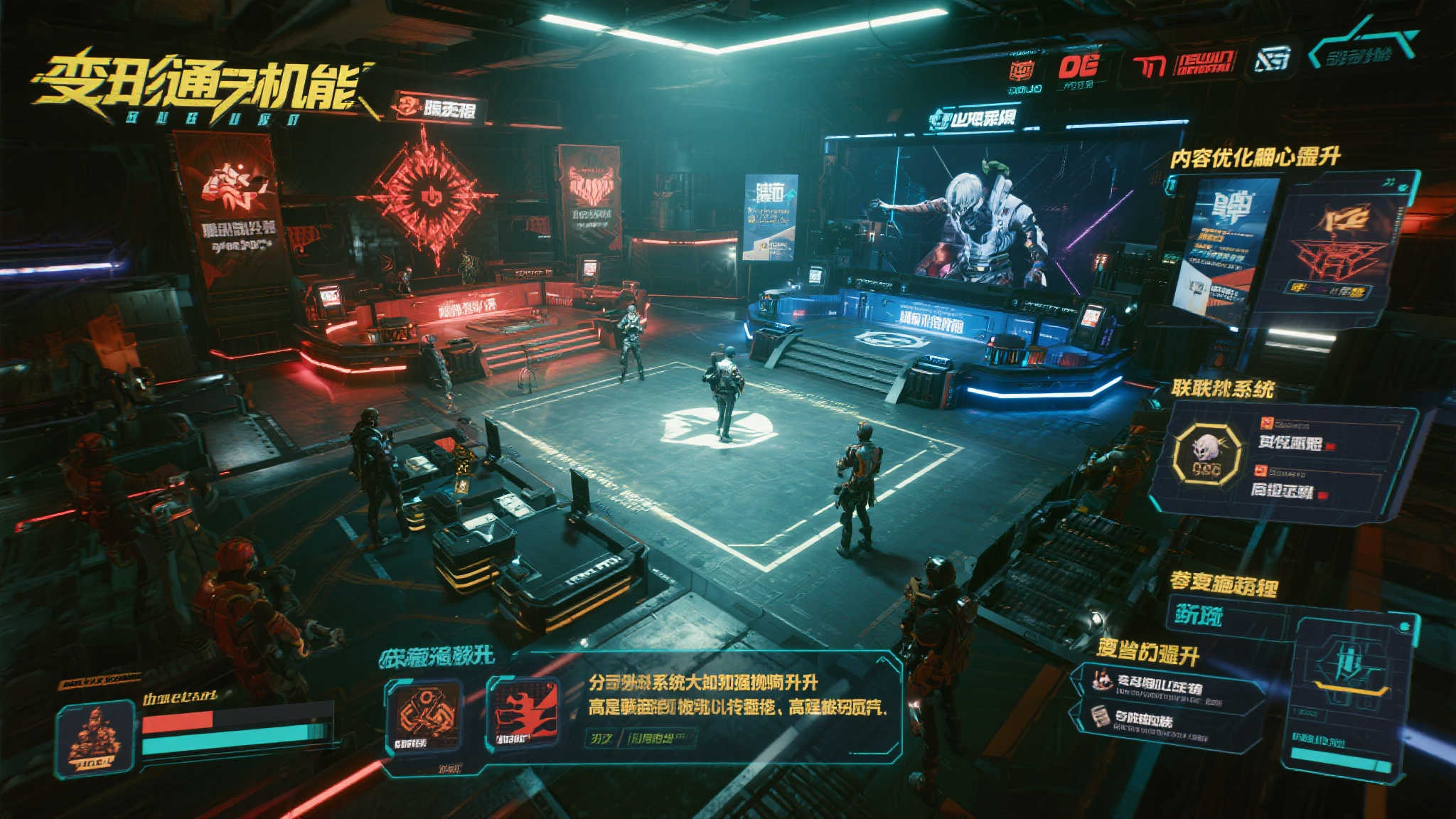Select the red OE icon in the top bar
This screenshot has height=819, width=1456.
(x=1078, y=67)
